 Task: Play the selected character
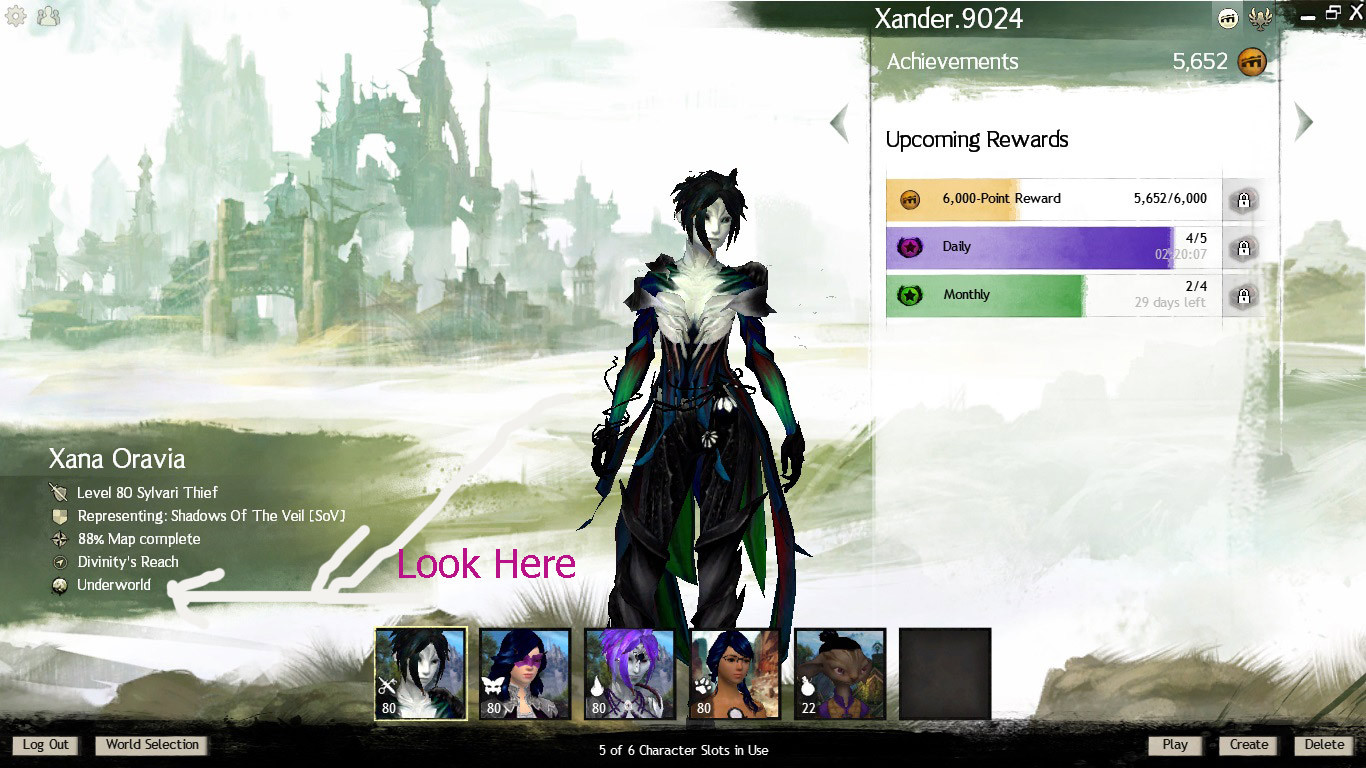coord(1175,745)
